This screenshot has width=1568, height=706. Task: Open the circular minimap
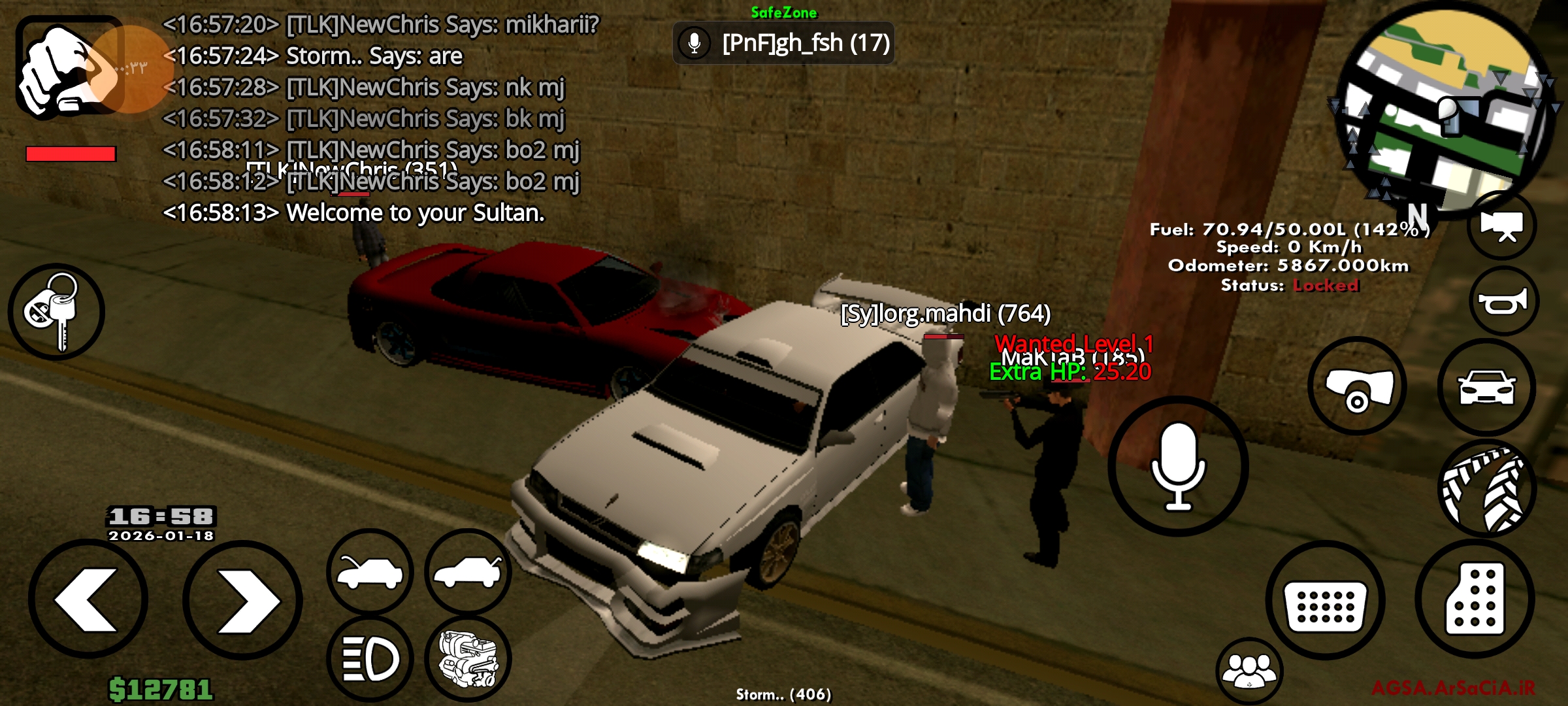point(1445,108)
